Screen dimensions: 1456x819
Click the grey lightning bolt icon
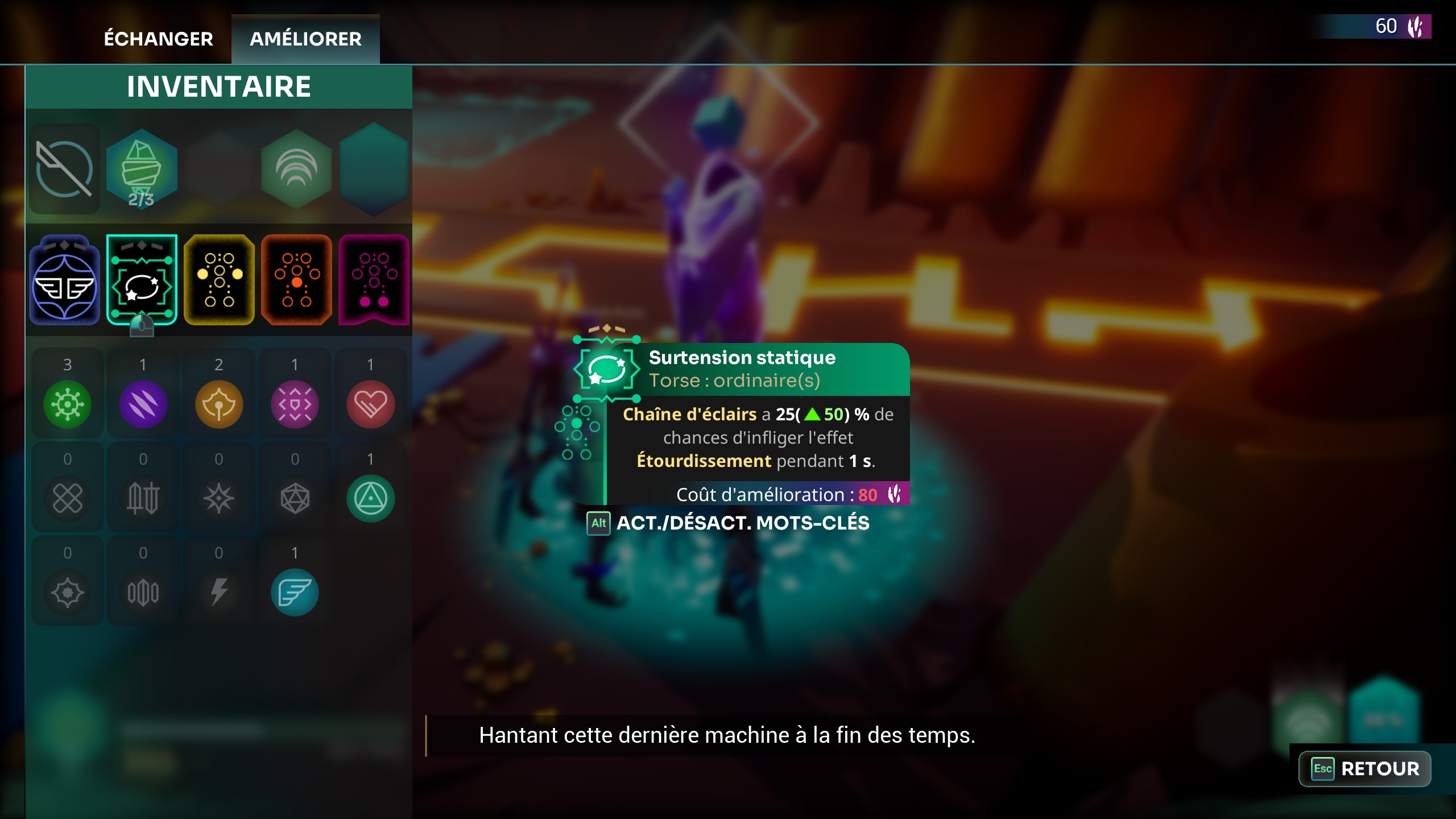click(x=219, y=593)
